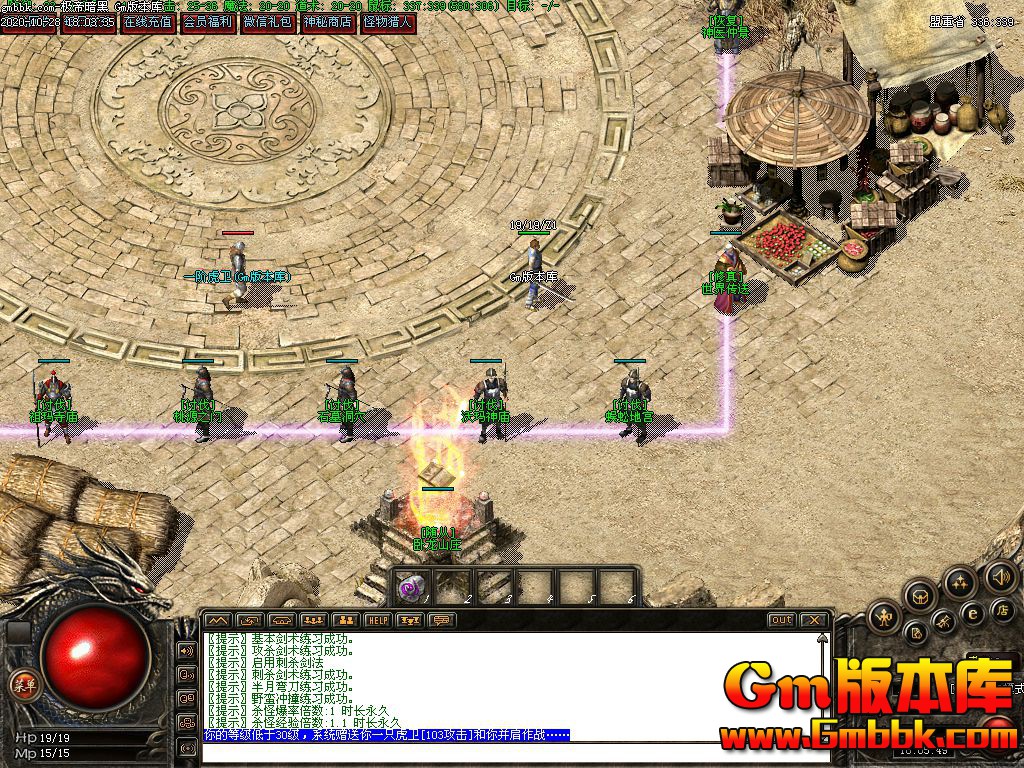
Task: Open the crossed swords round button
Action: tap(944, 622)
